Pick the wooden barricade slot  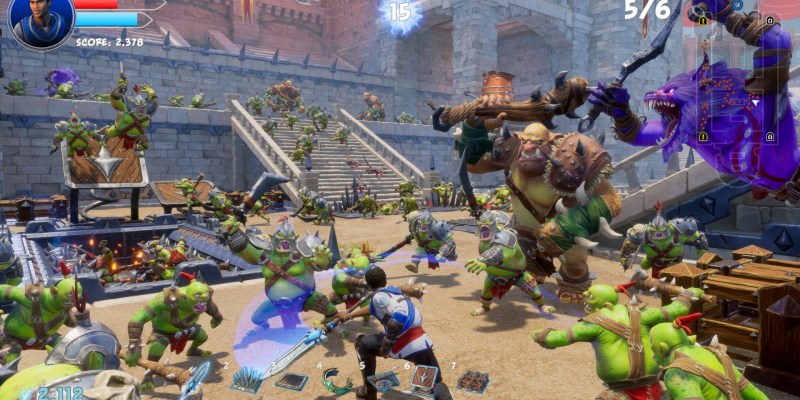tap(424, 379)
